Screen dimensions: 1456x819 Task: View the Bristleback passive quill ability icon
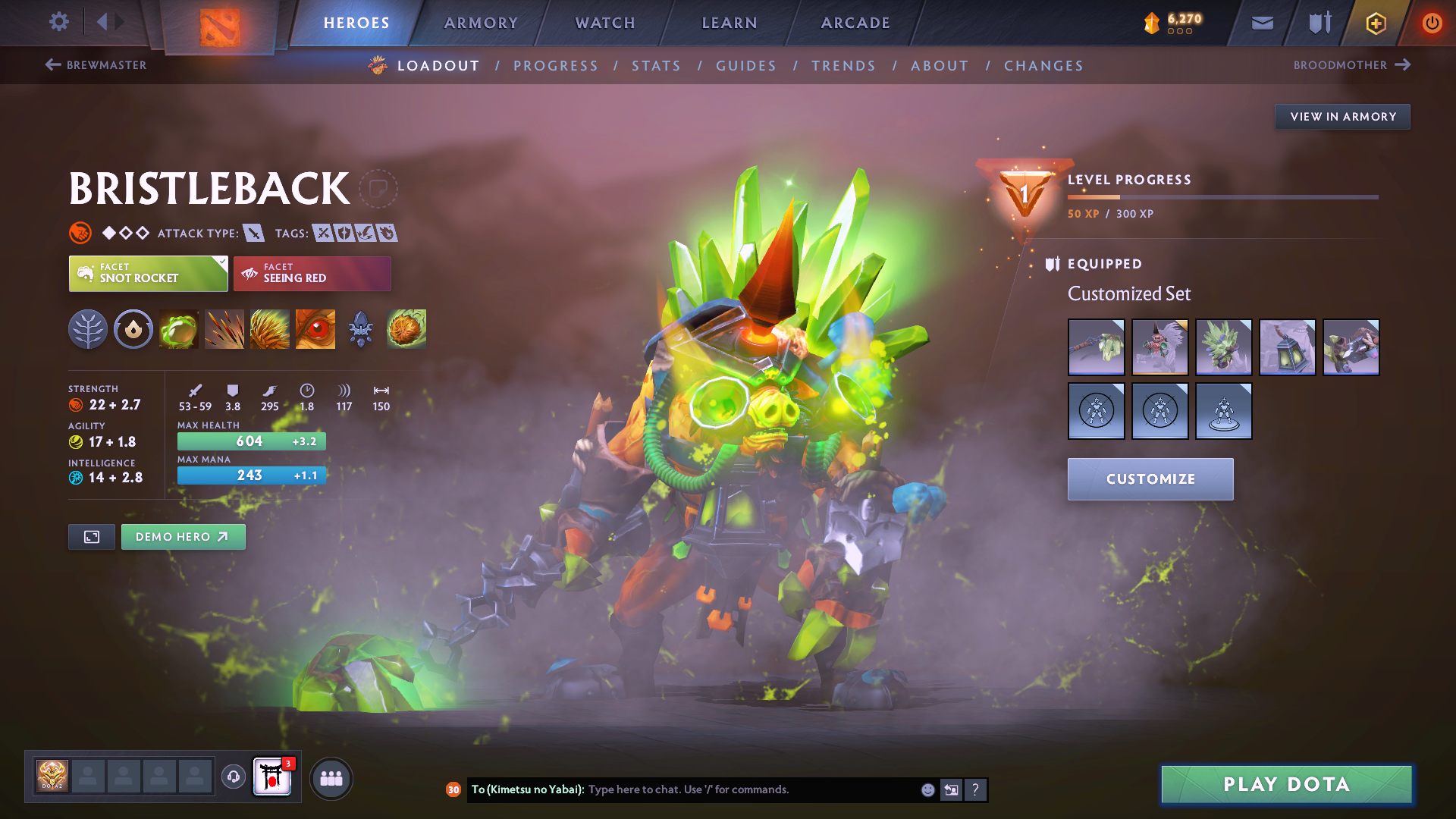(270, 329)
